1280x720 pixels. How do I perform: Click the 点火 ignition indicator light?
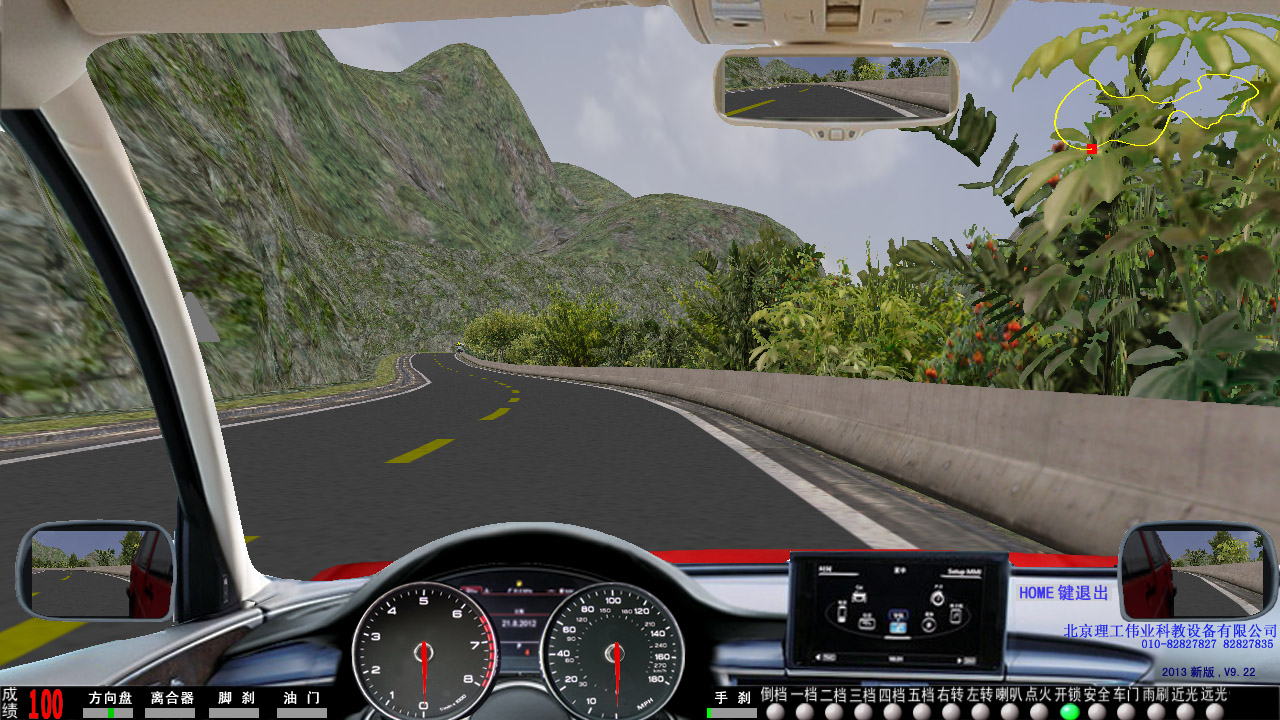pos(1040,712)
